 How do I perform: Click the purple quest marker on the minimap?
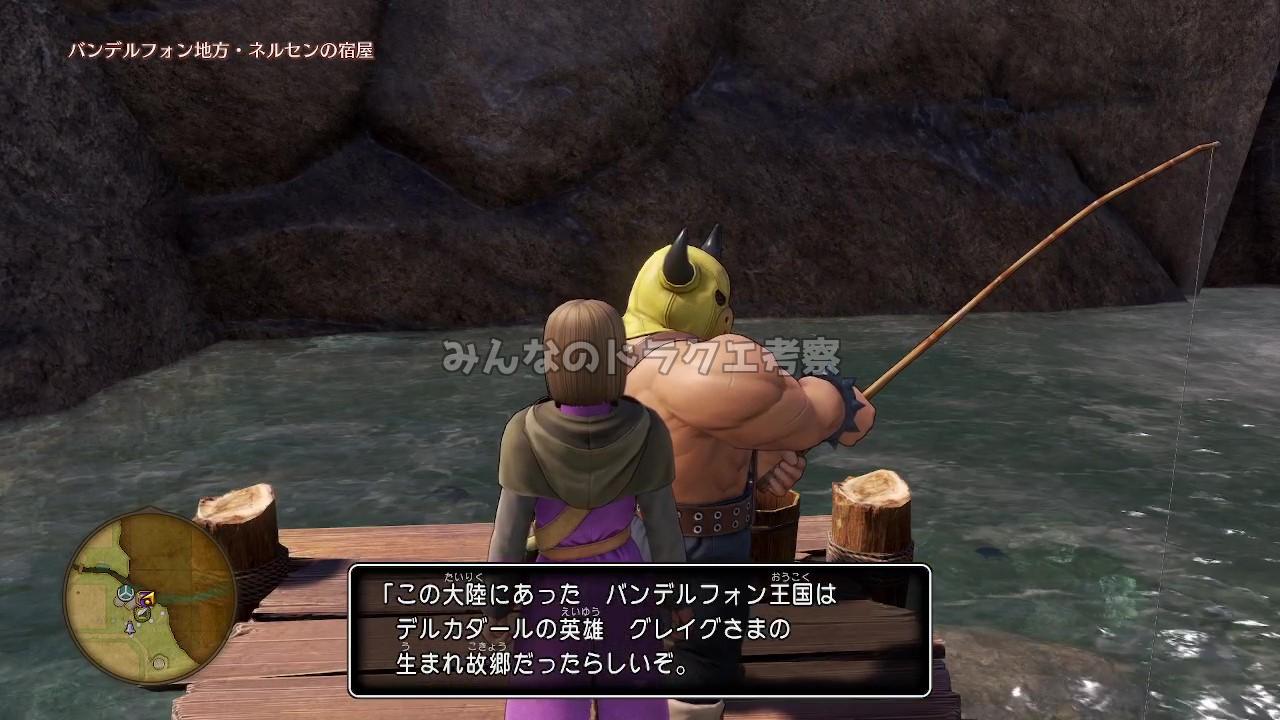(x=146, y=595)
